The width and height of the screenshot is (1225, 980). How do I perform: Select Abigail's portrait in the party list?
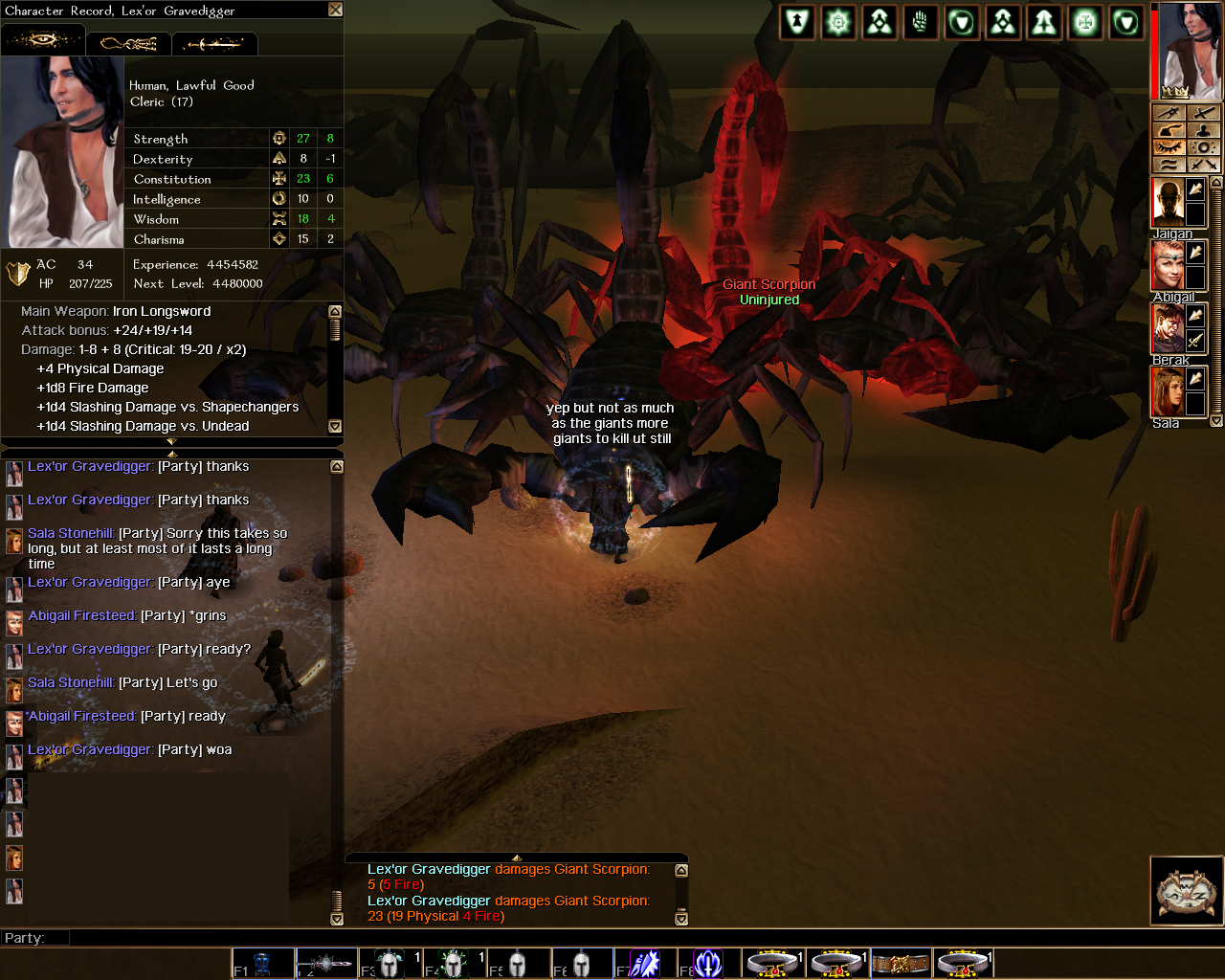1168,265
